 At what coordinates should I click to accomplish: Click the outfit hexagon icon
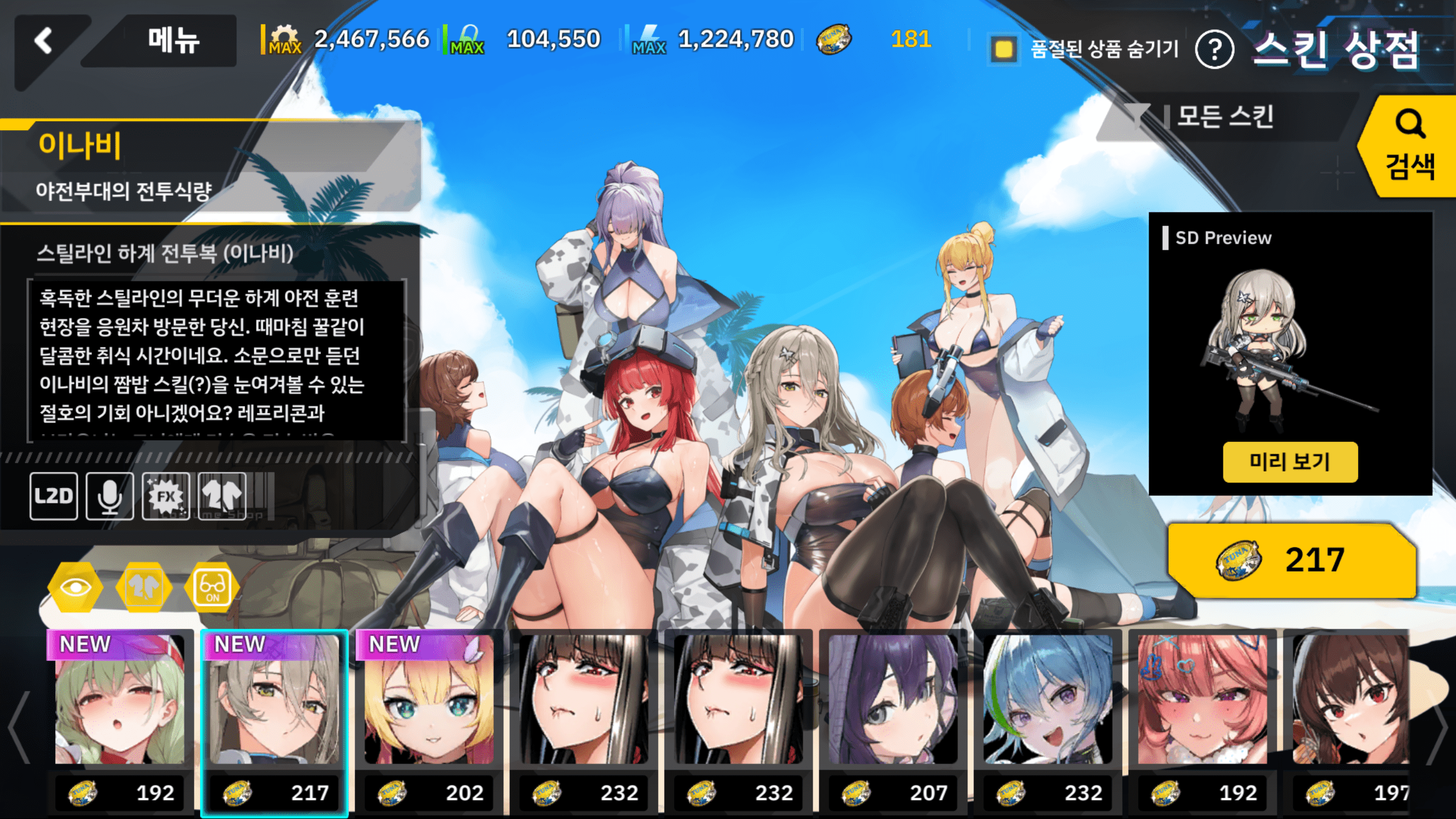(x=143, y=587)
